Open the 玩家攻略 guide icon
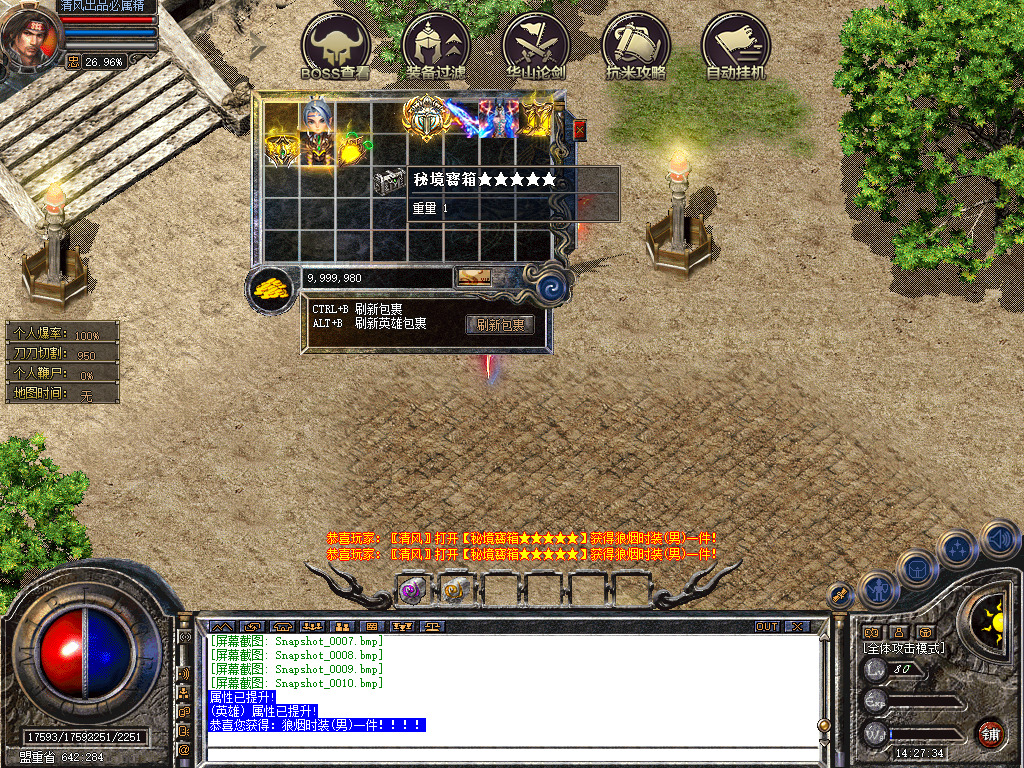 (636, 47)
